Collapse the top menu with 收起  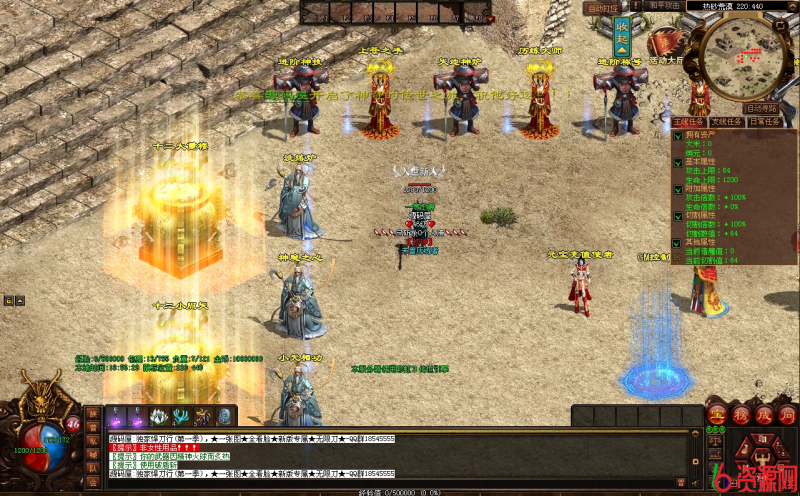[x=622, y=36]
